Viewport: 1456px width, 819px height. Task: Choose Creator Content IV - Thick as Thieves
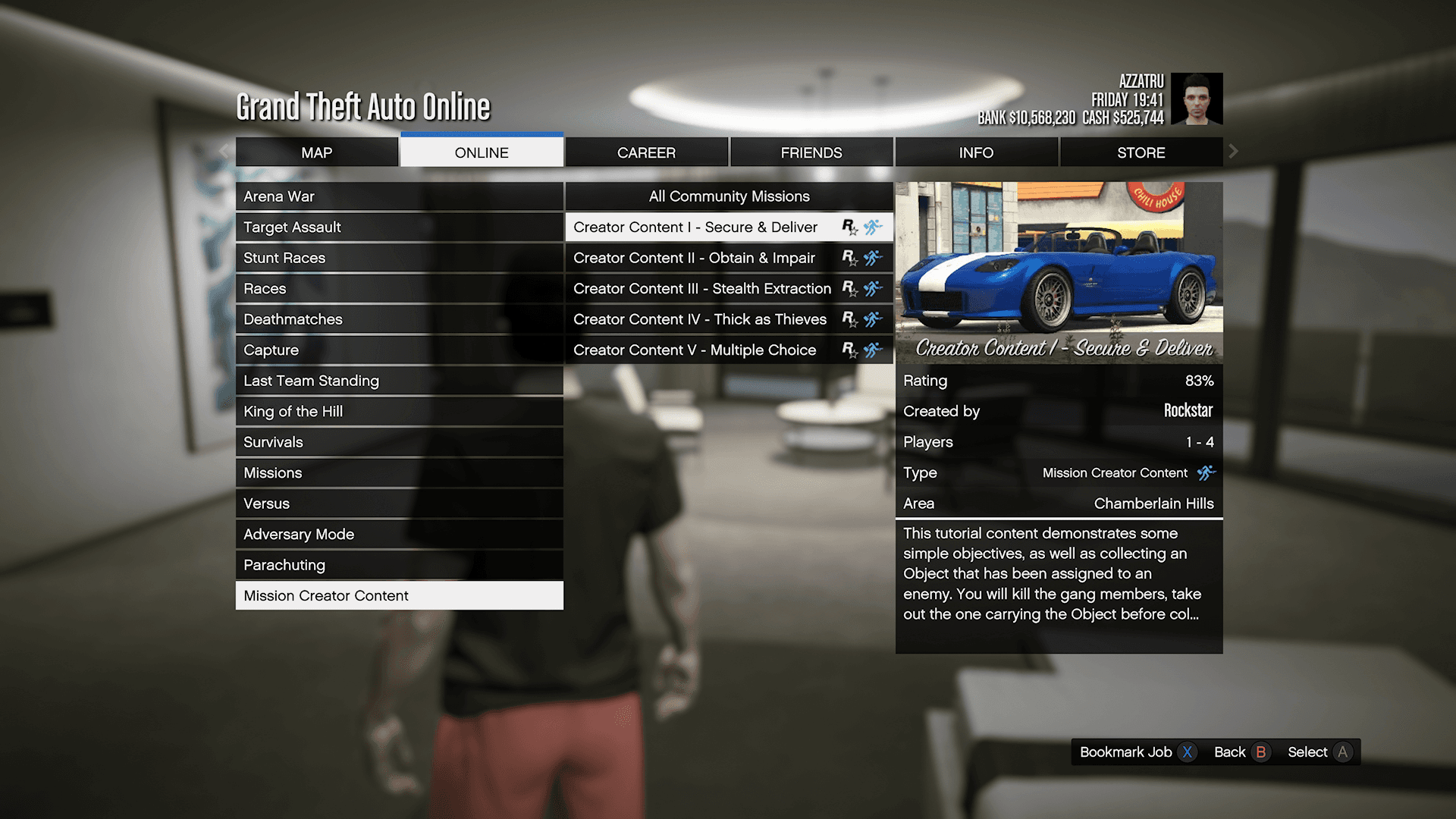699,319
